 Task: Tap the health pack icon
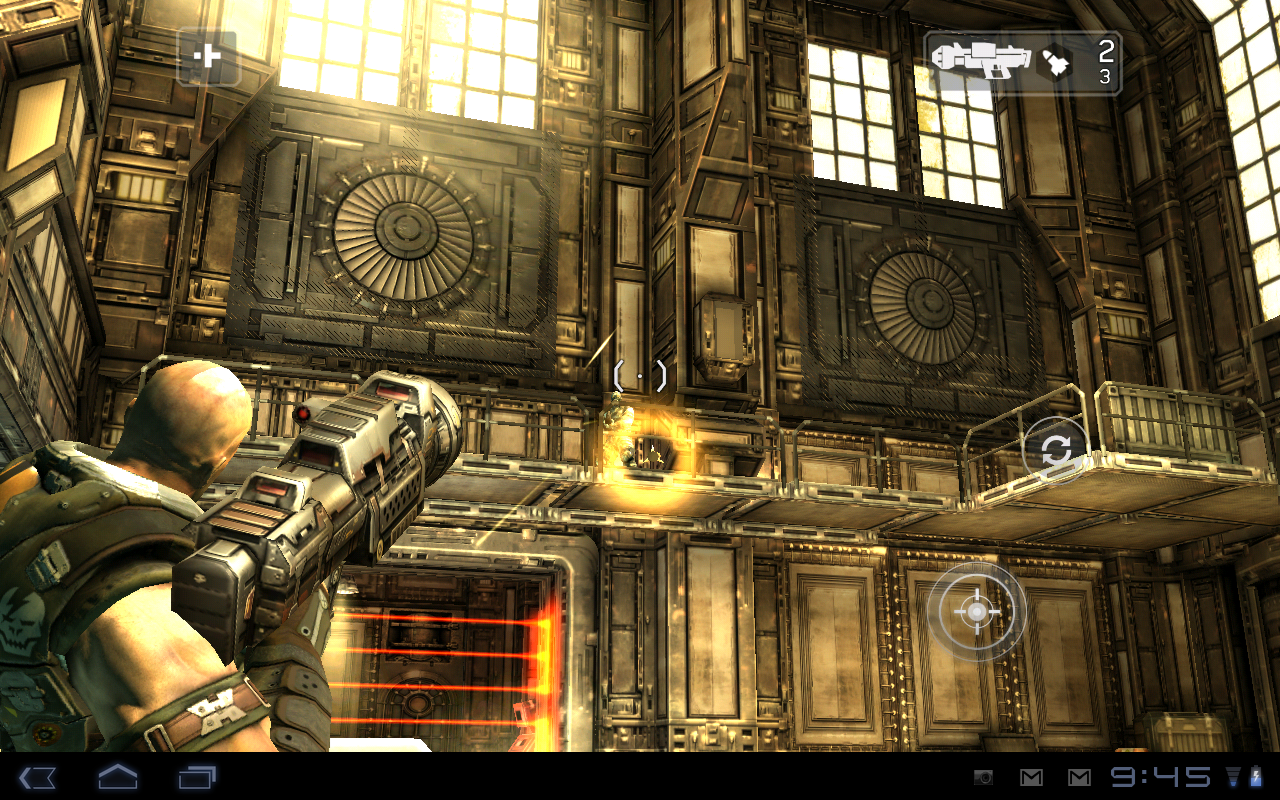coord(210,57)
